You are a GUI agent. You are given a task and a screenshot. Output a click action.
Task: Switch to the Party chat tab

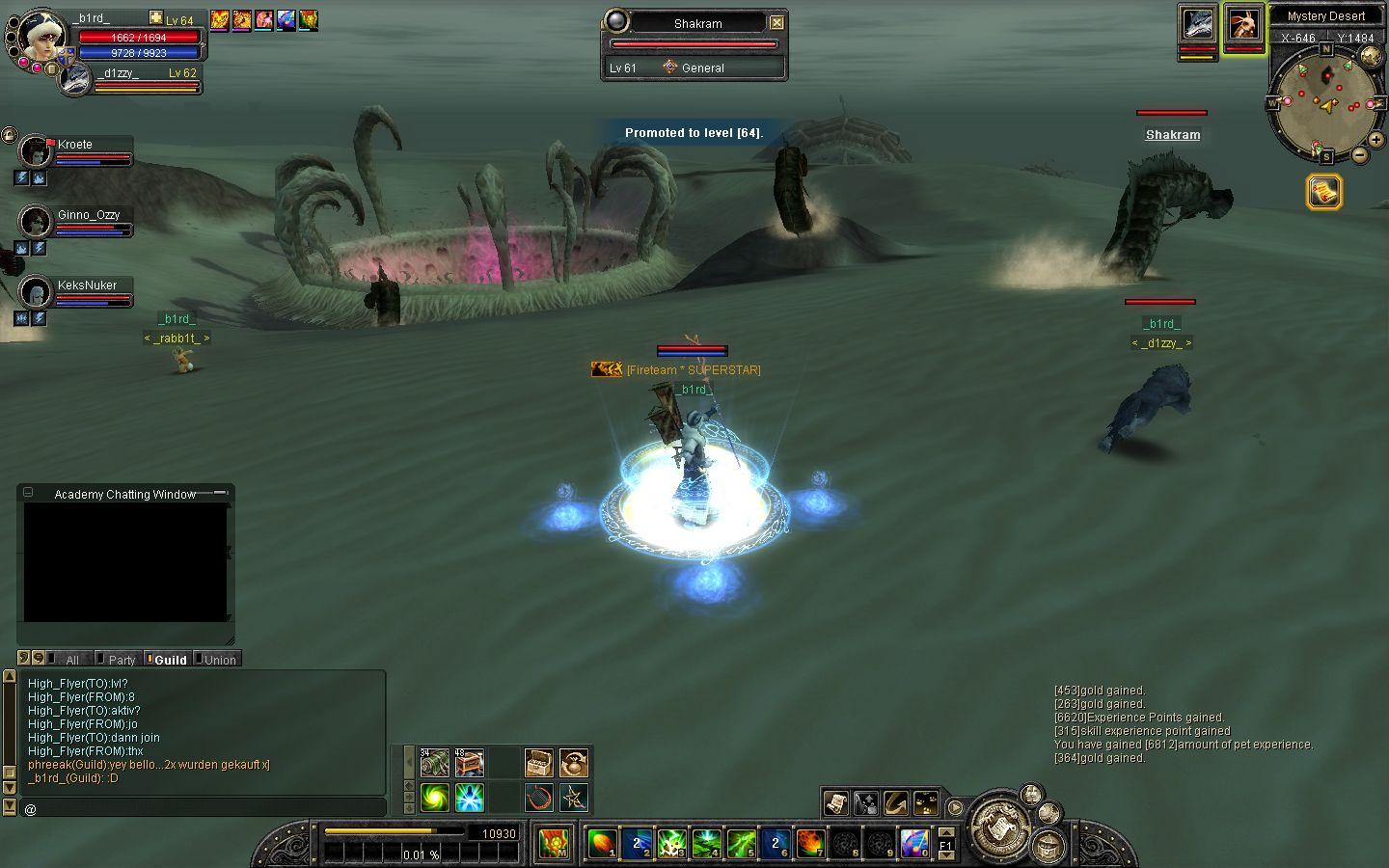(122, 660)
